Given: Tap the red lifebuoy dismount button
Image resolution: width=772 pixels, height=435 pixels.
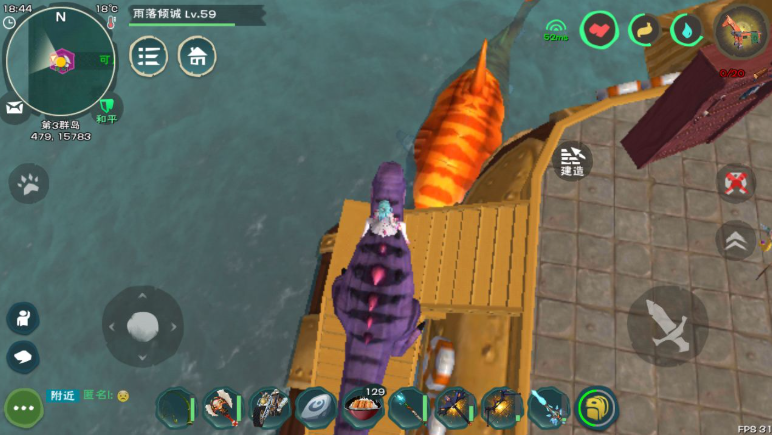Looking at the screenshot, I should pyautogui.click(x=736, y=183).
